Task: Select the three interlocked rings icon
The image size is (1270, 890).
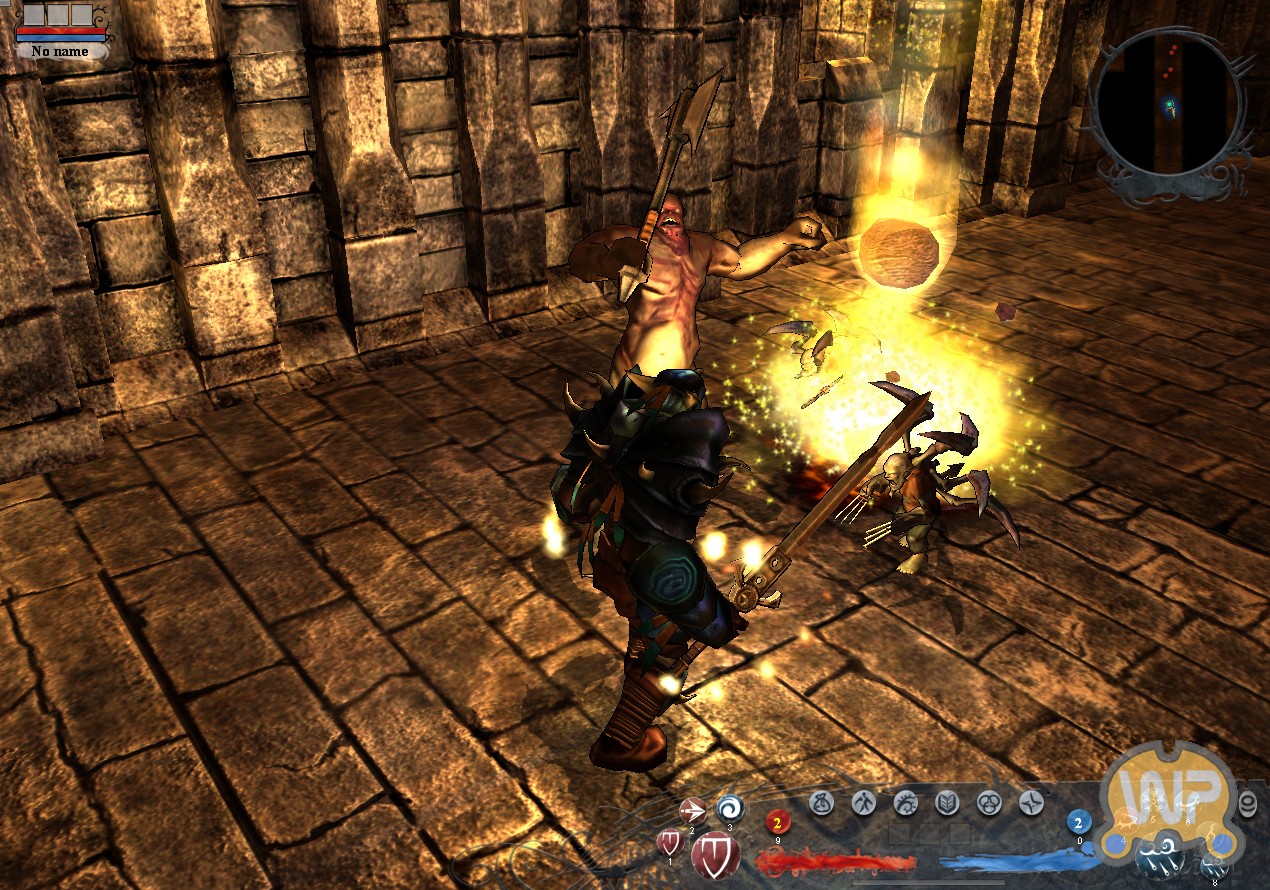Action: (990, 802)
